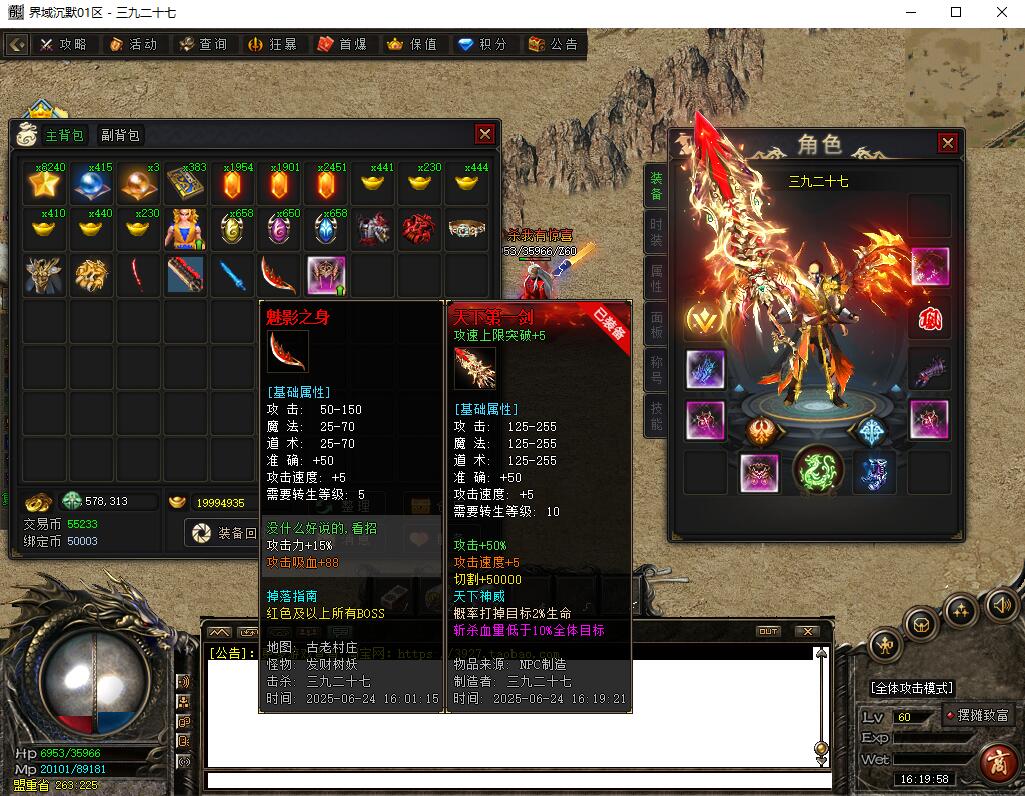Open the 活动 events menu
Screen dimensions: 1025x796
[x=133, y=45]
